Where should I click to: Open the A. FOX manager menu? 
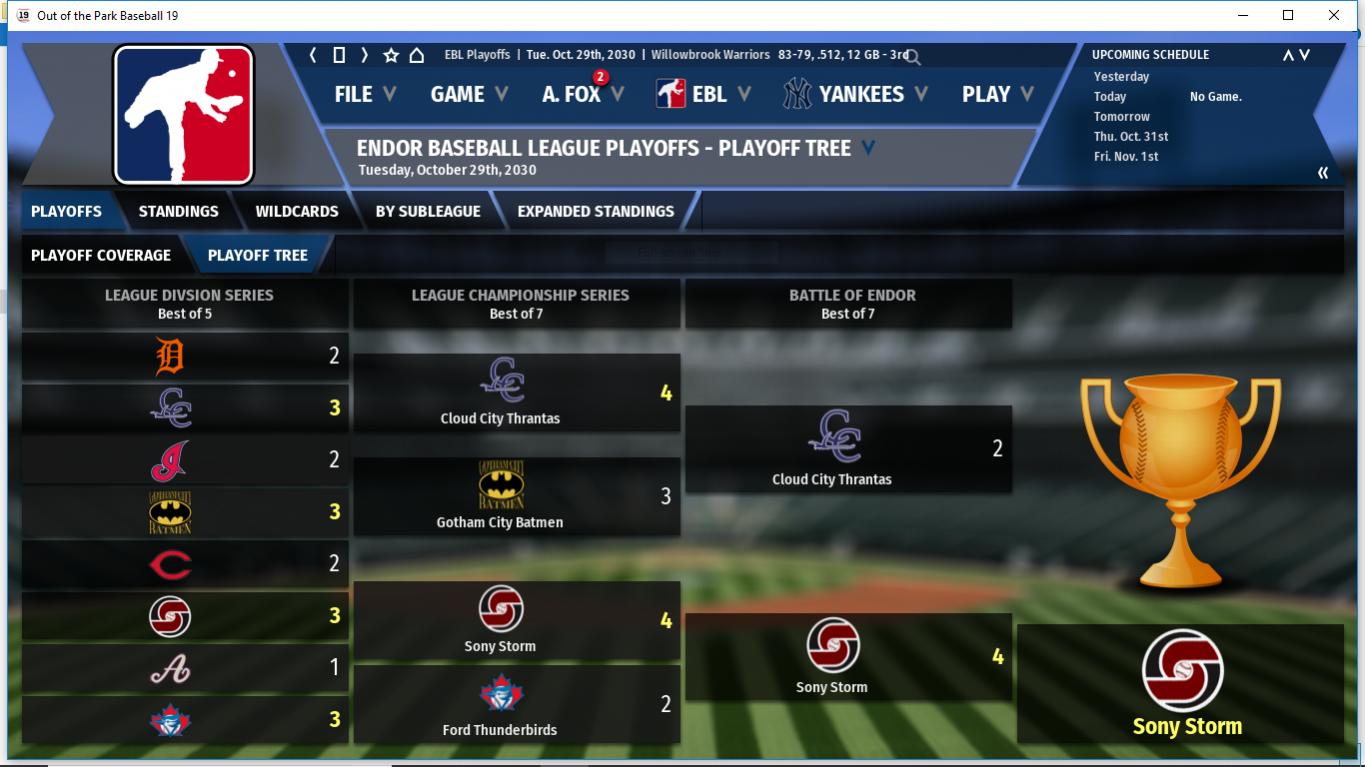[x=582, y=94]
